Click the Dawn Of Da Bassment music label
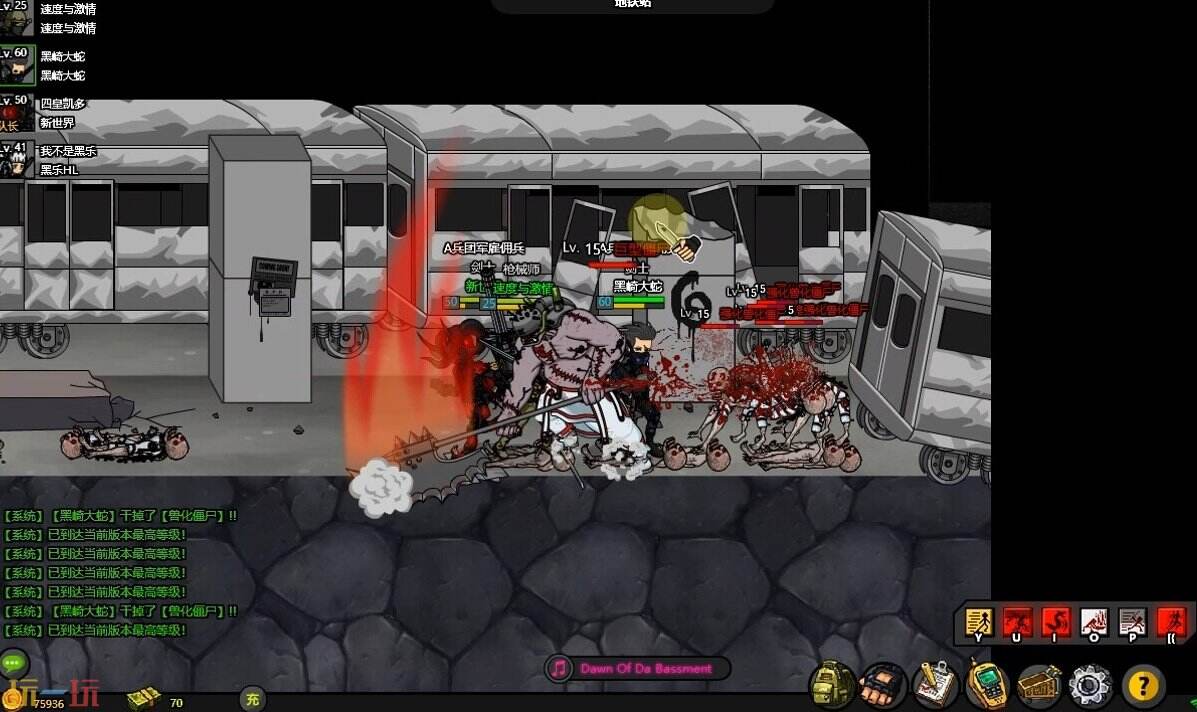1197x712 pixels. 646,668
